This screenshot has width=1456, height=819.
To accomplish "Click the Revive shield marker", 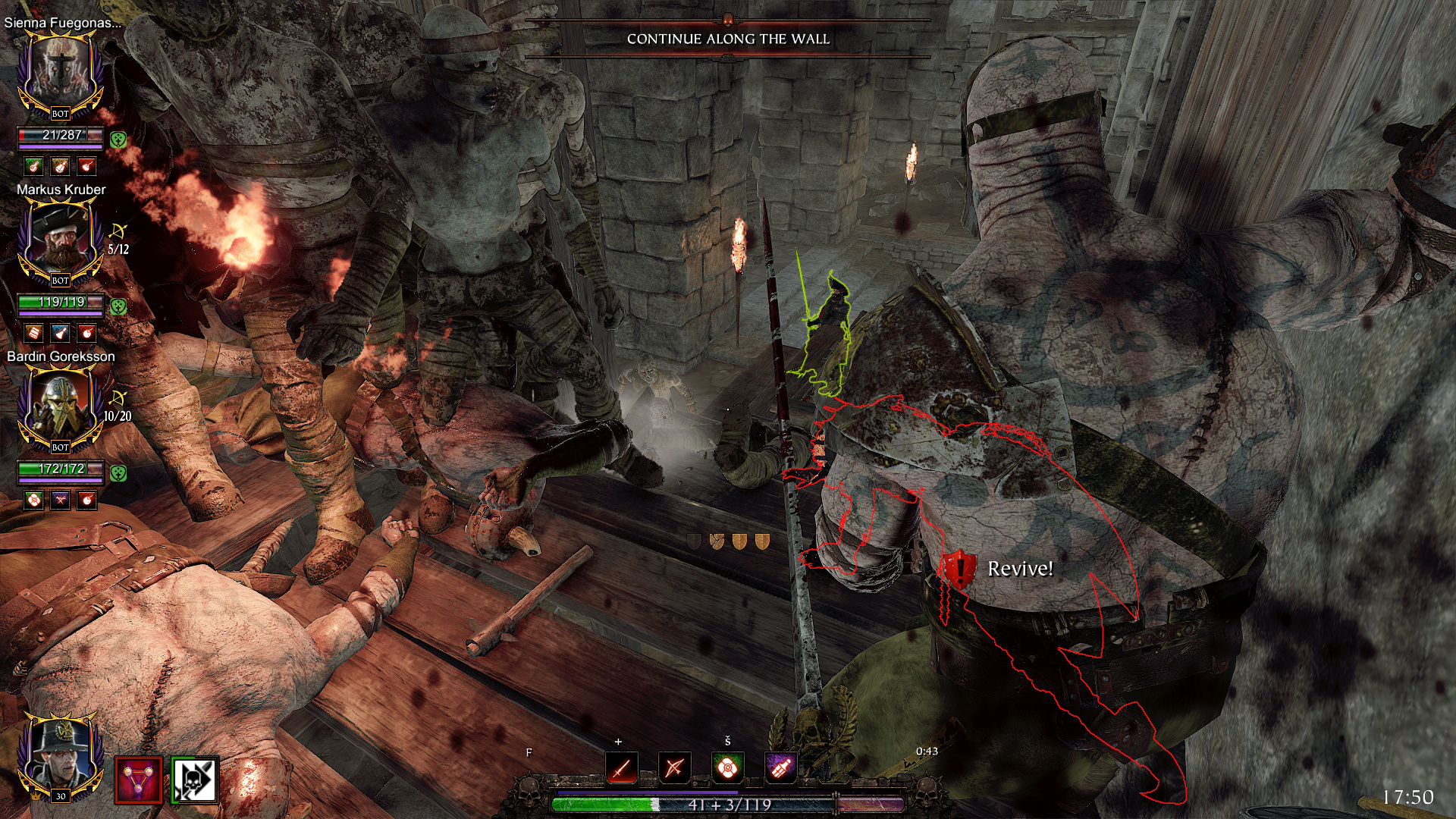I will 959,569.
